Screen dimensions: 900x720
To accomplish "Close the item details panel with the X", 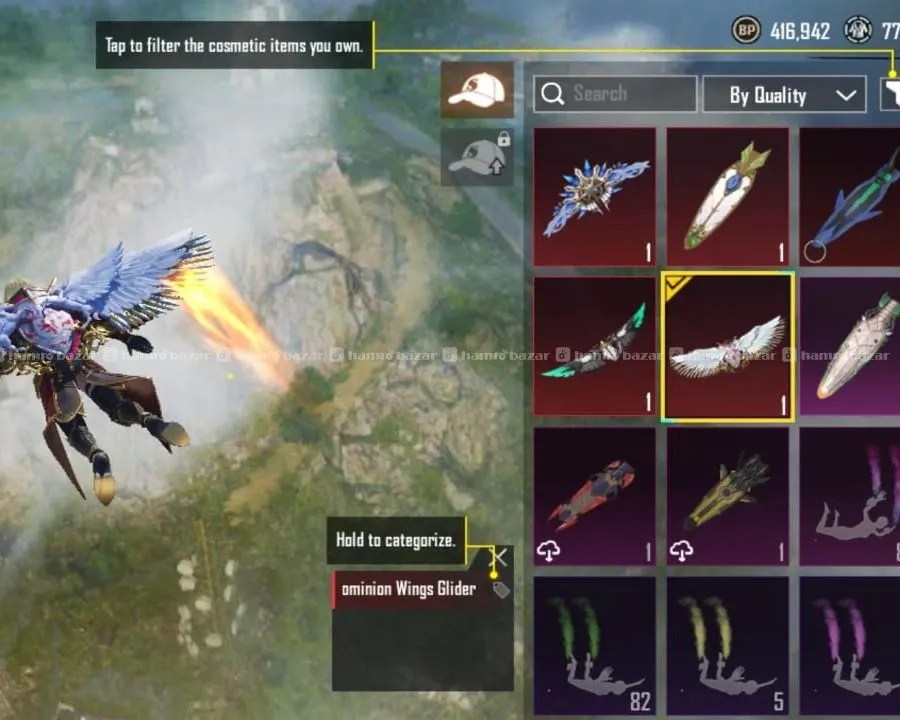I will tap(501, 557).
